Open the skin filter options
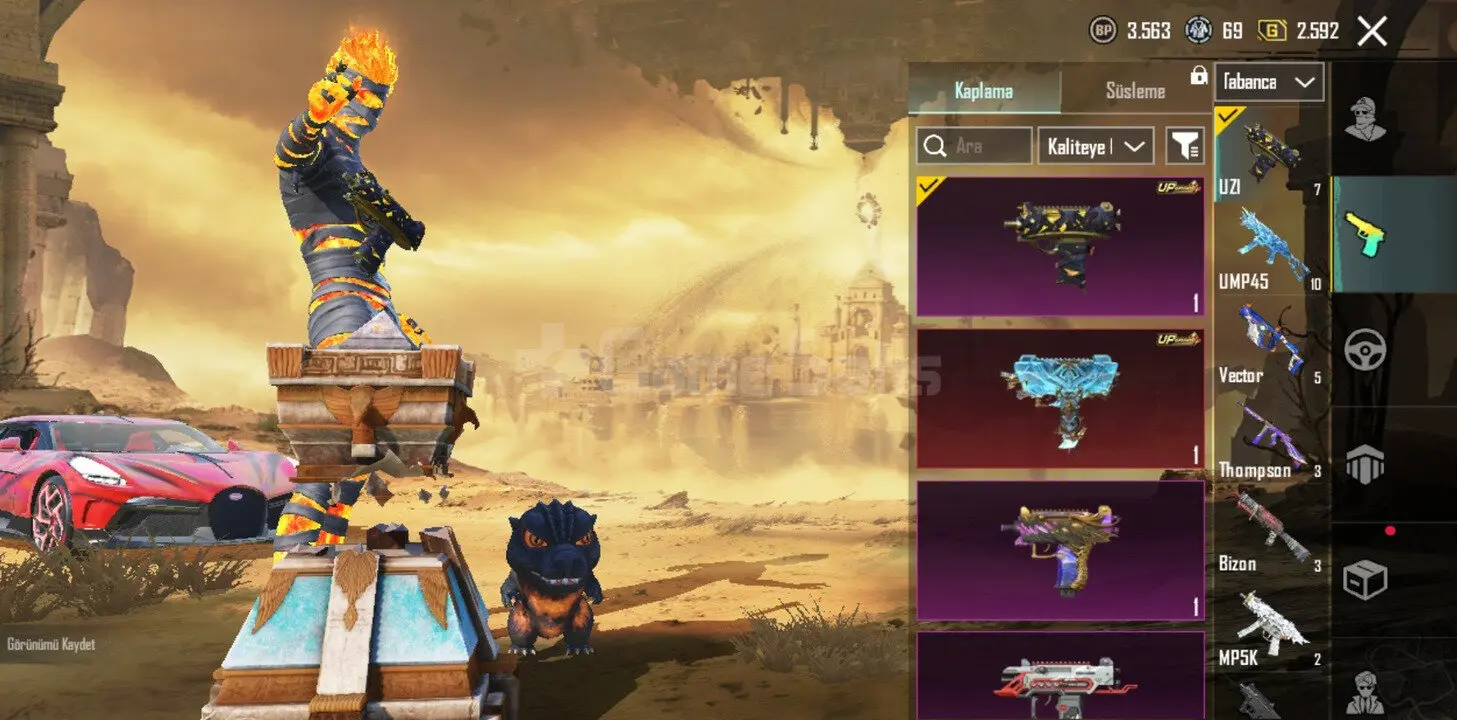Viewport: 1457px width, 720px height. (1185, 146)
